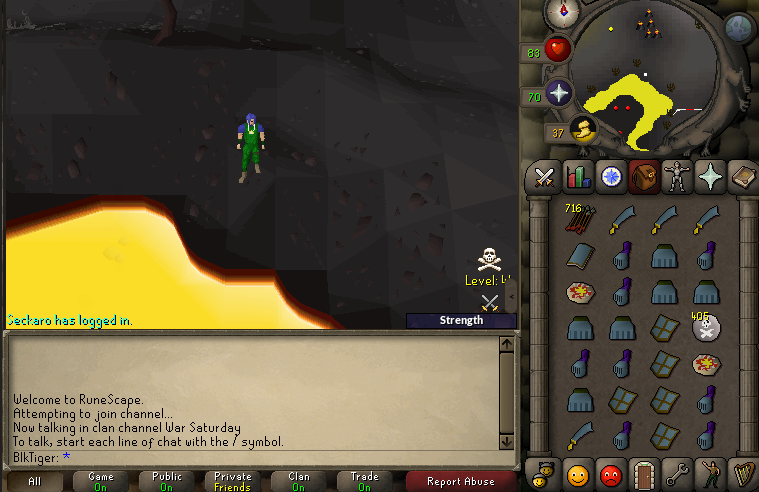Show All chat messages

35,481
